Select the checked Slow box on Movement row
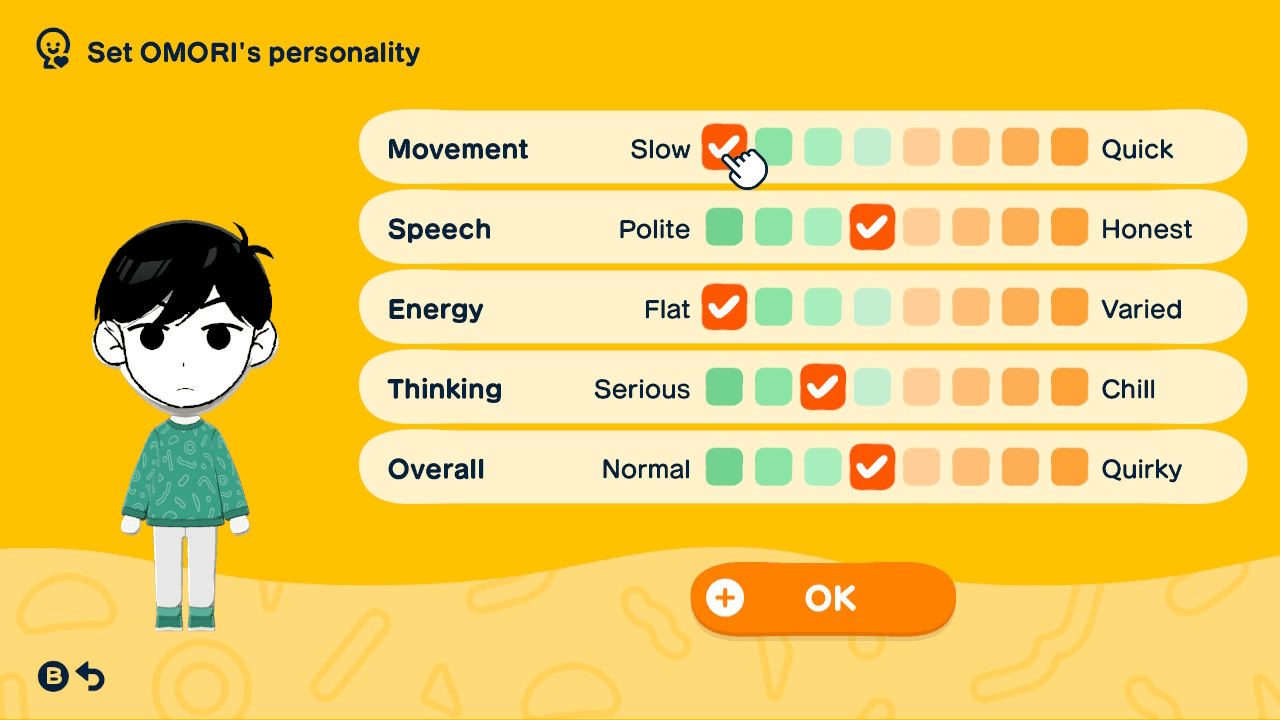The height and width of the screenshot is (720, 1280). [x=724, y=146]
